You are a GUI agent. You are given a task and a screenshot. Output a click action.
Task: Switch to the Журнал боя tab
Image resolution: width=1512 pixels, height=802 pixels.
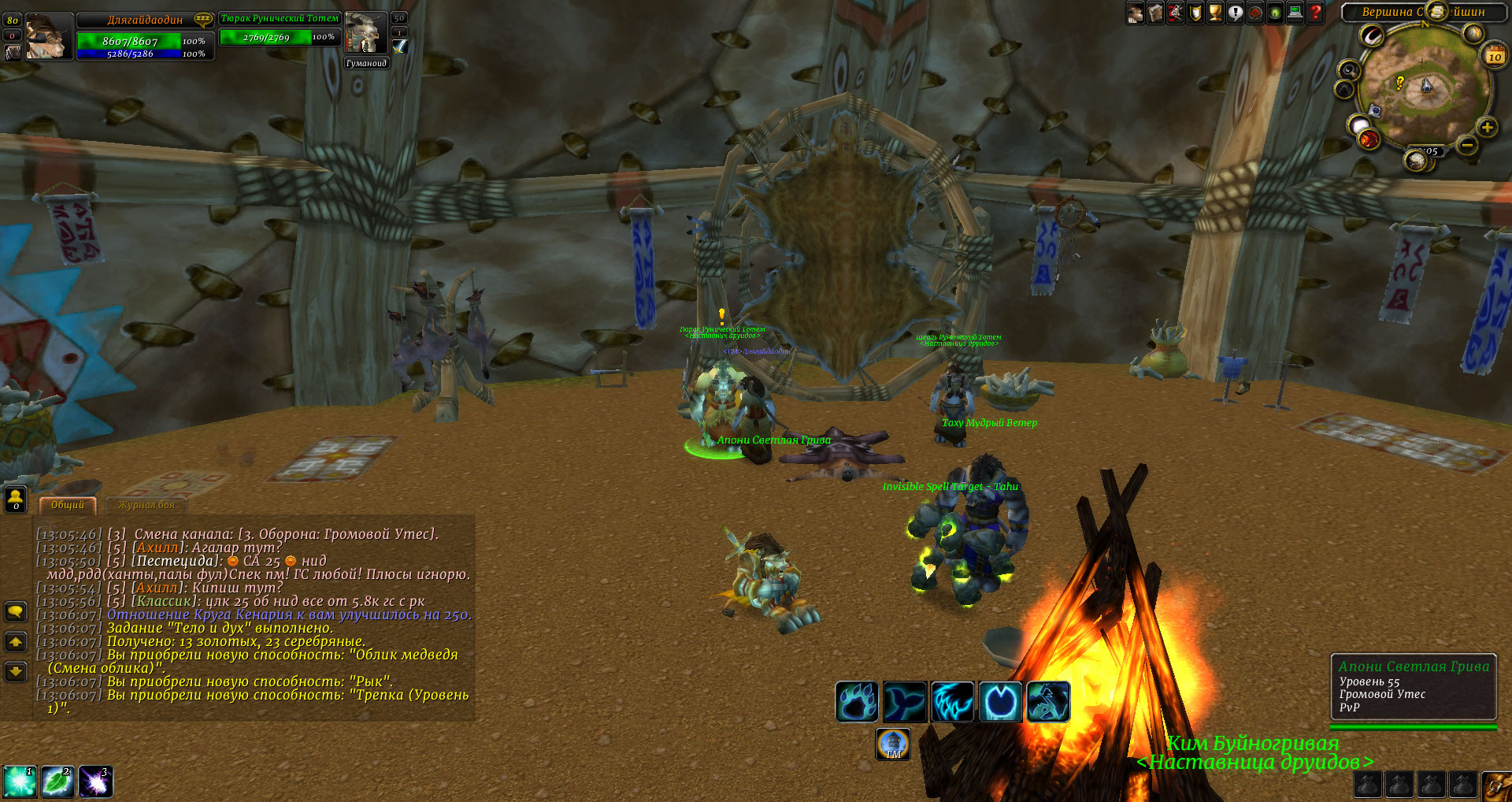pos(146,505)
